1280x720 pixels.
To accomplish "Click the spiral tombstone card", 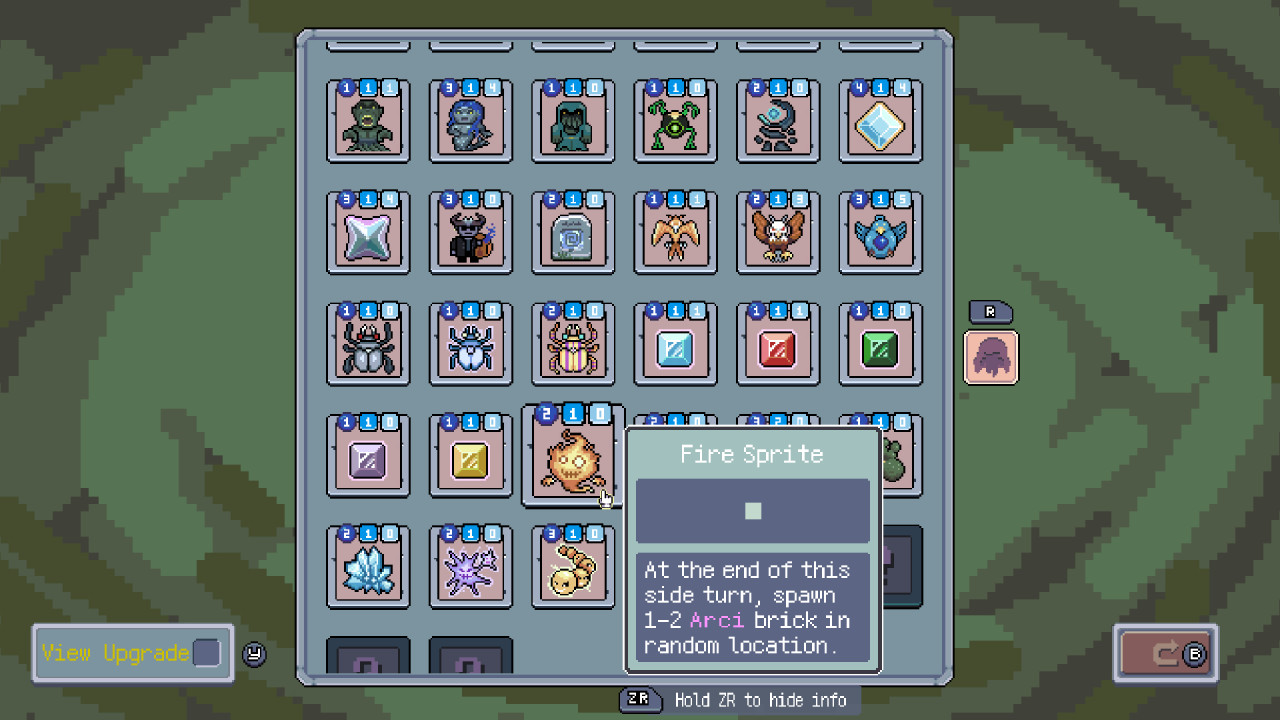I will 572,233.
